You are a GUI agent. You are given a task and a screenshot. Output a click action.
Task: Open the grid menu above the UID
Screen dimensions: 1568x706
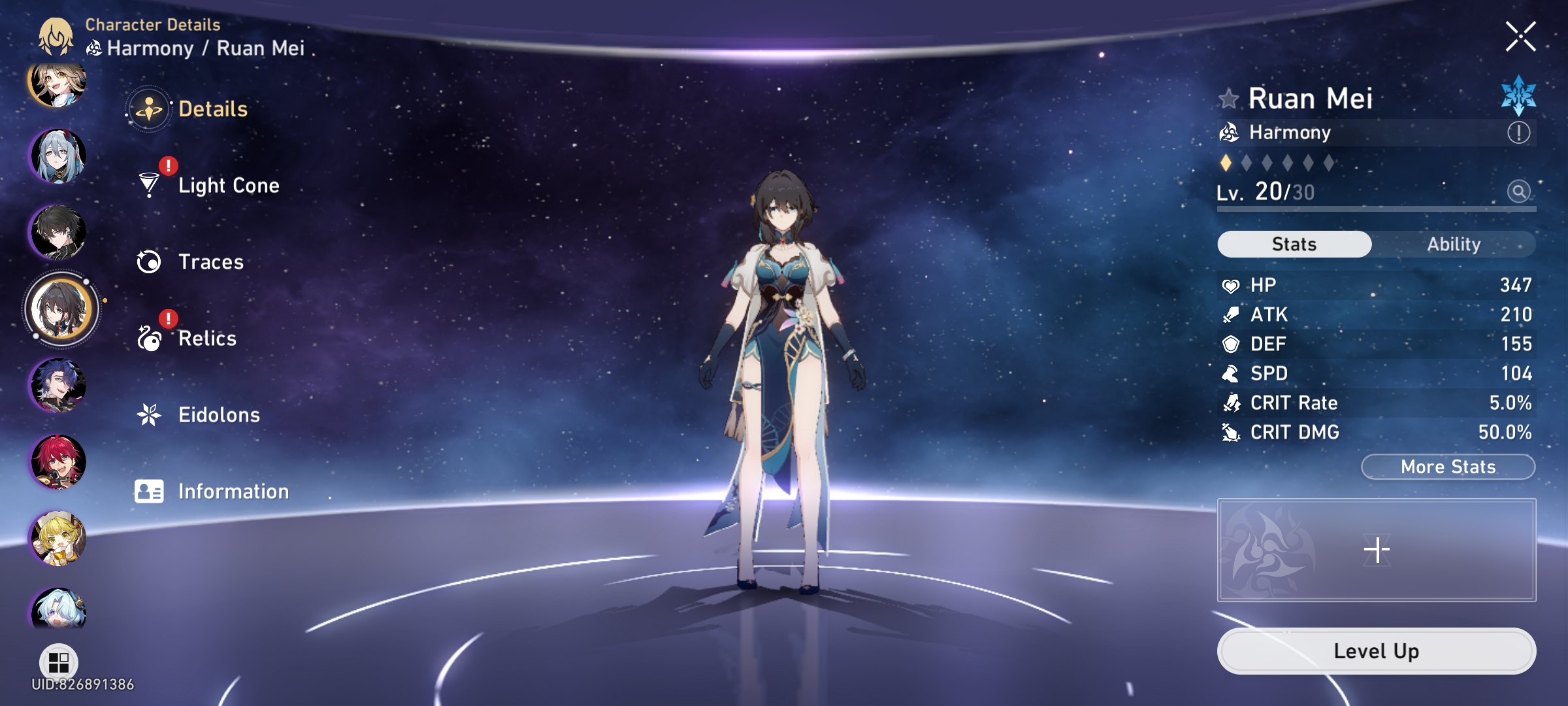coord(58,662)
